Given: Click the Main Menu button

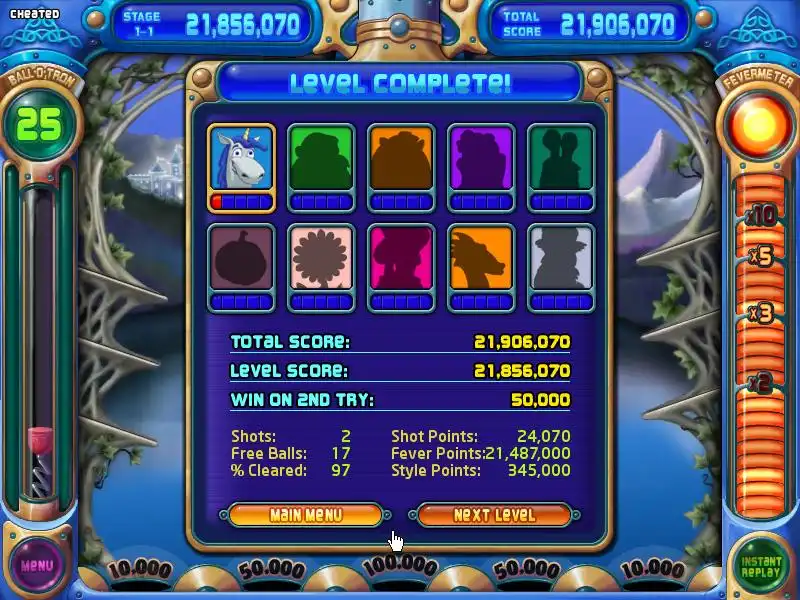Looking at the screenshot, I should (305, 515).
